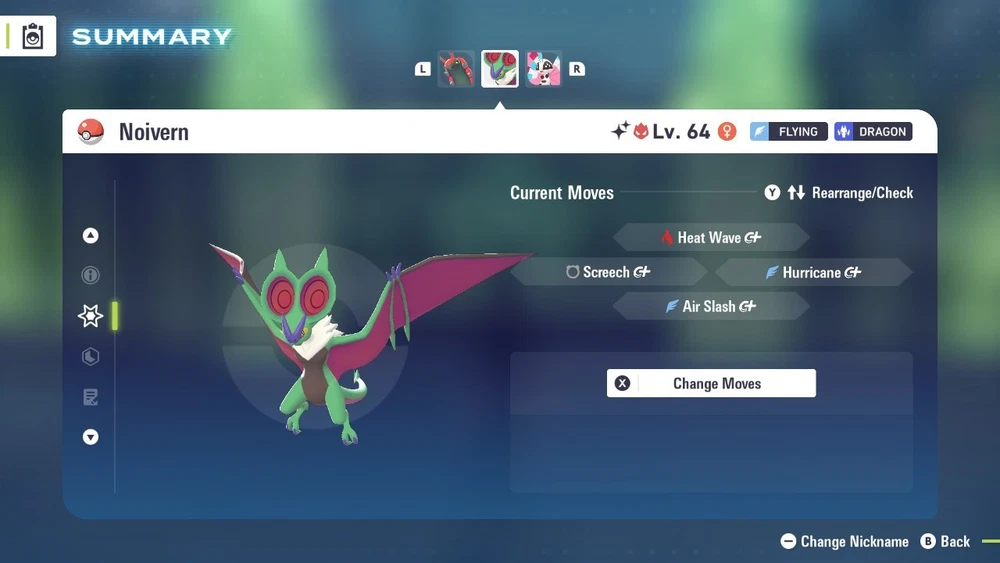Click the up arrow above the tabs
1000x563 pixels.
click(x=91, y=236)
